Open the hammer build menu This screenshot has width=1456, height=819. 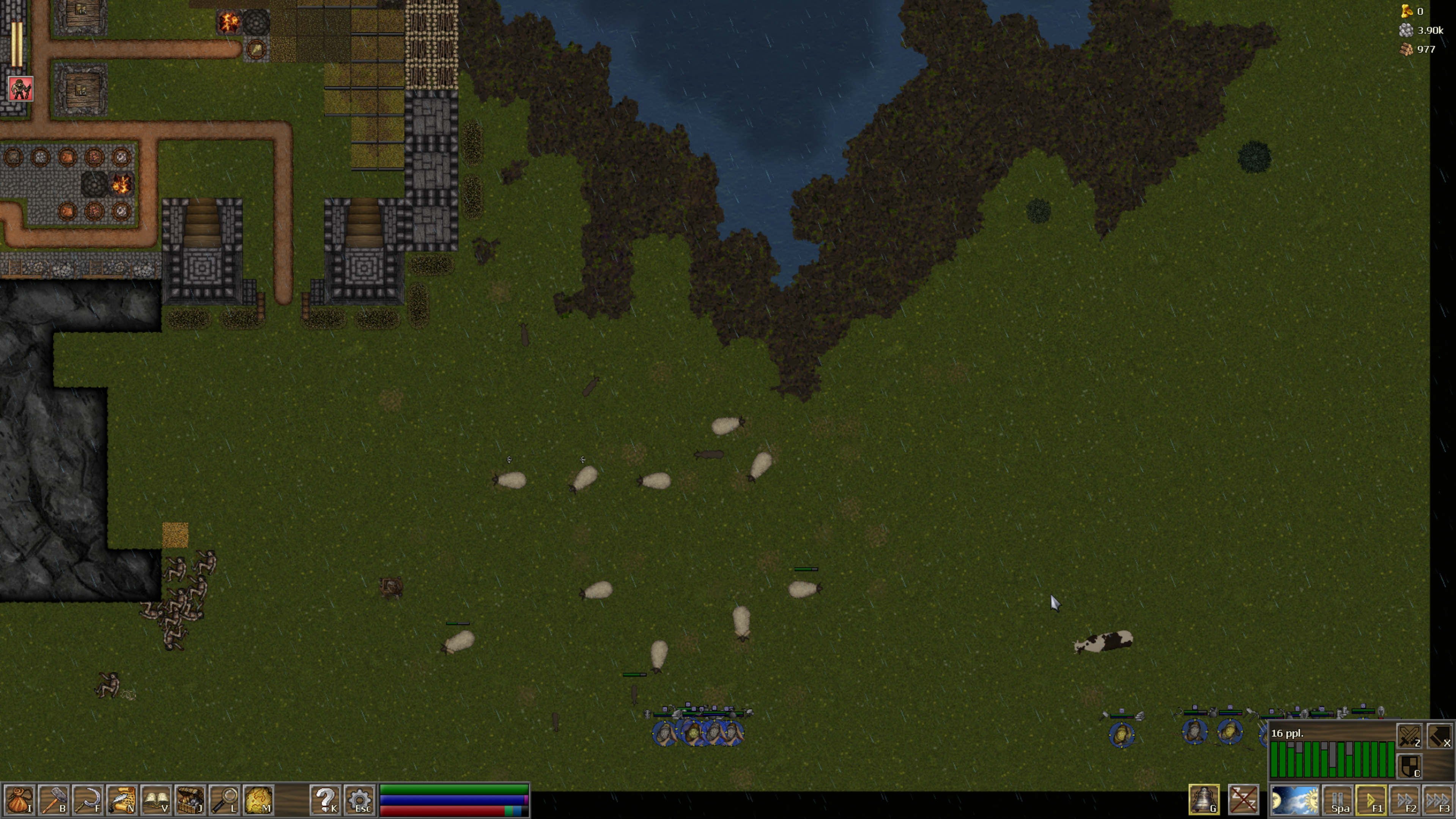click(54, 800)
